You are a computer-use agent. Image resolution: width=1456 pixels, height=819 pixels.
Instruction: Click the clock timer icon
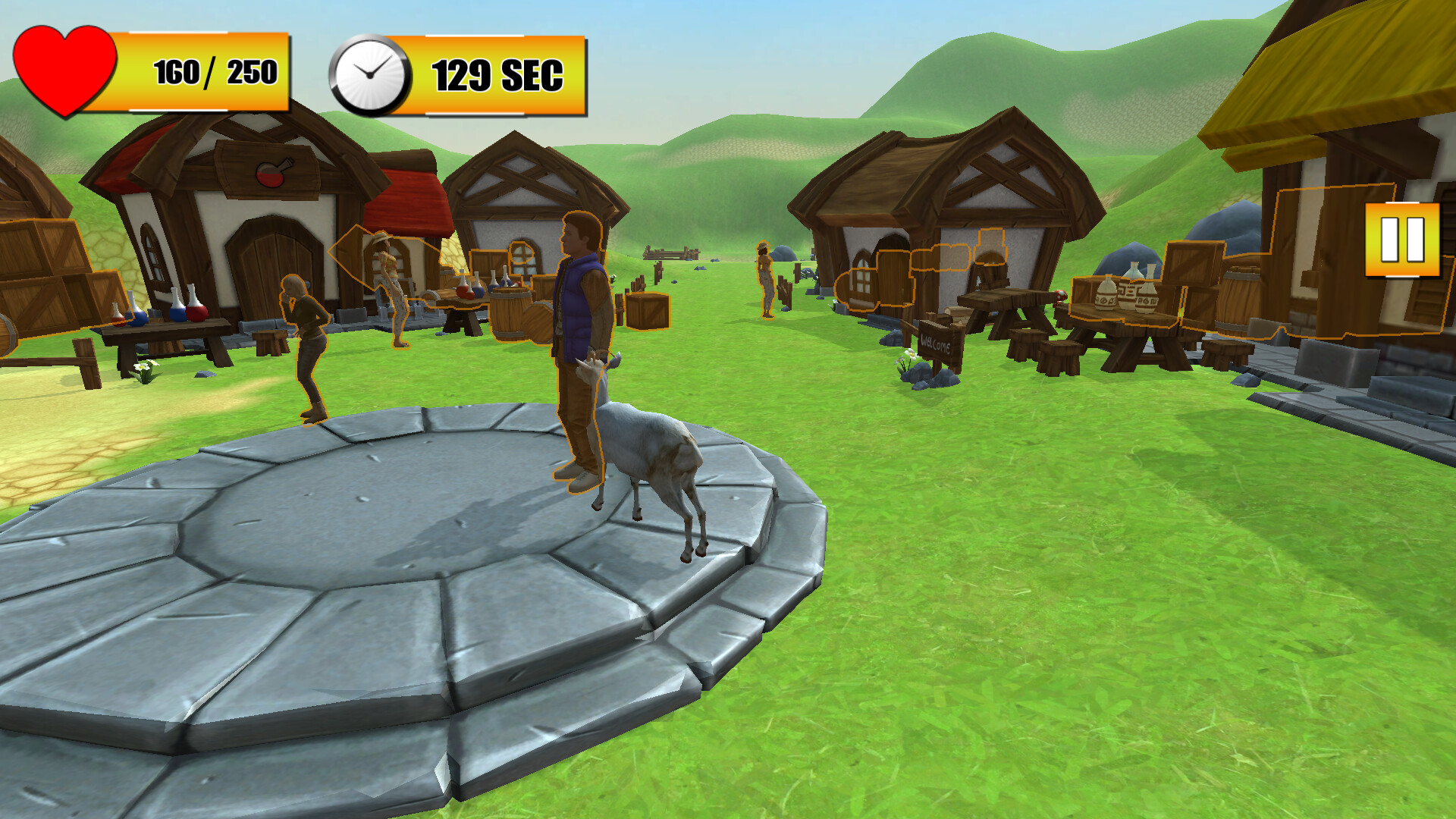pyautogui.click(x=371, y=74)
